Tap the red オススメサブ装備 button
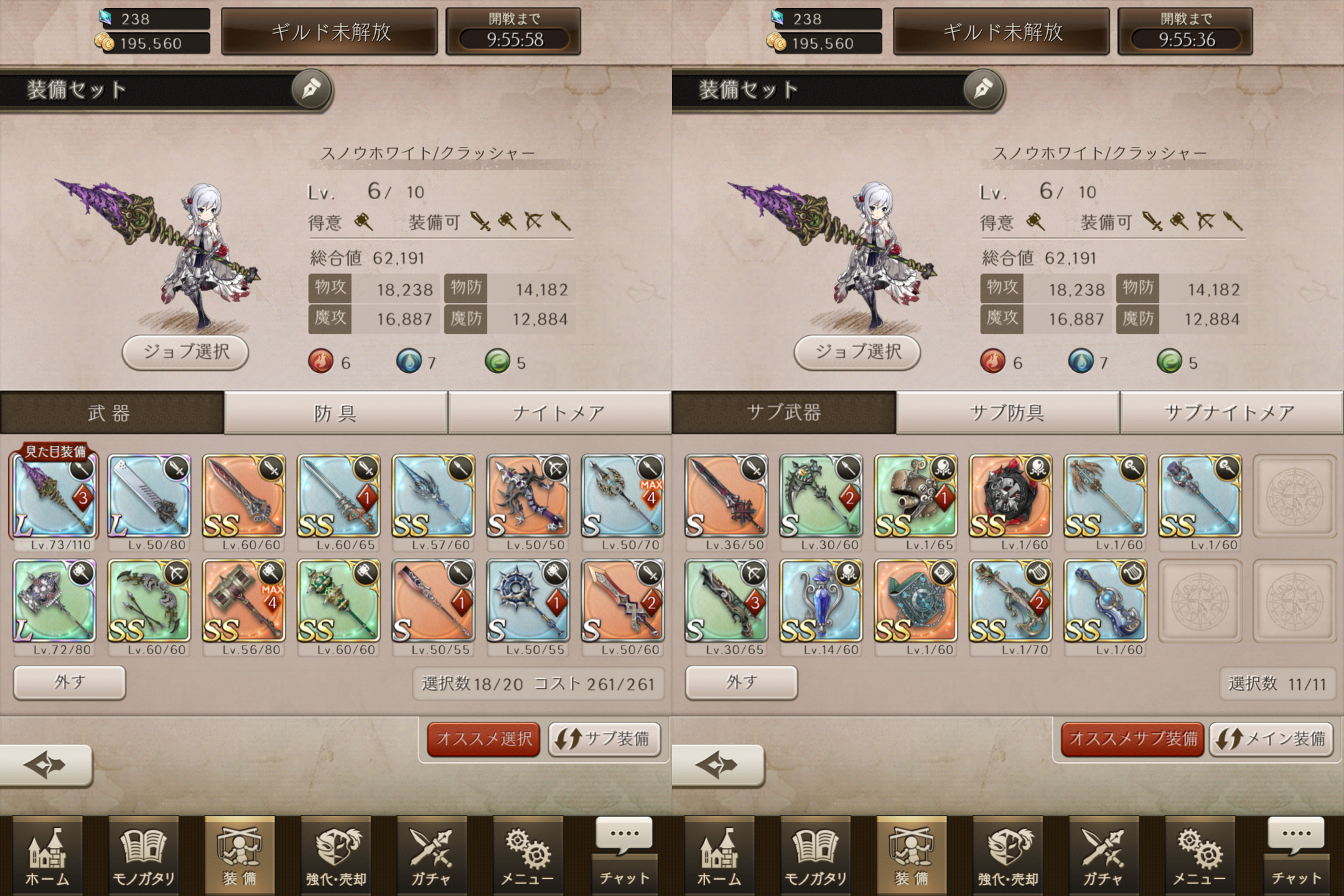Screen dimensions: 1344x896 click(1132, 739)
